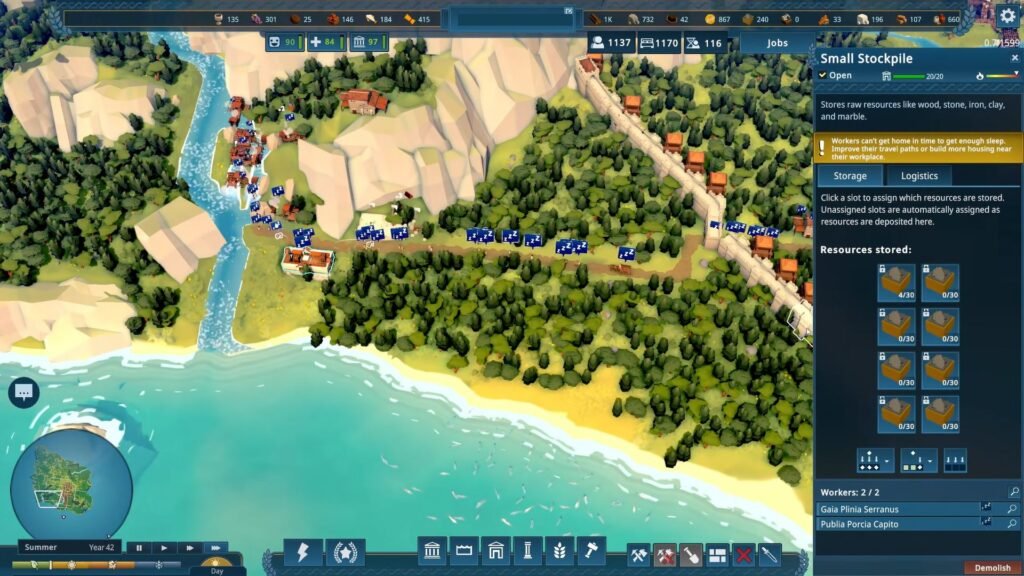Open the lightning bolt powers menu
1024x576 pixels.
pyautogui.click(x=303, y=552)
